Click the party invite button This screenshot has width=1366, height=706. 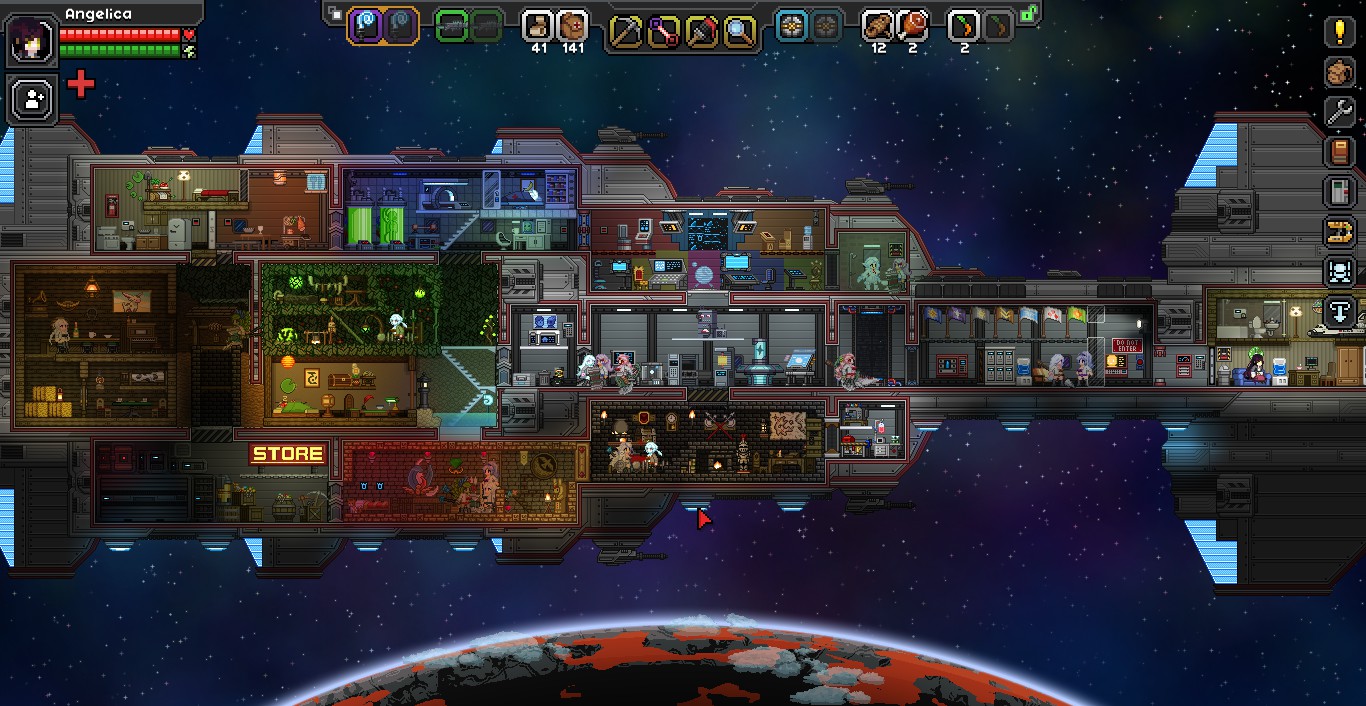click(31, 99)
